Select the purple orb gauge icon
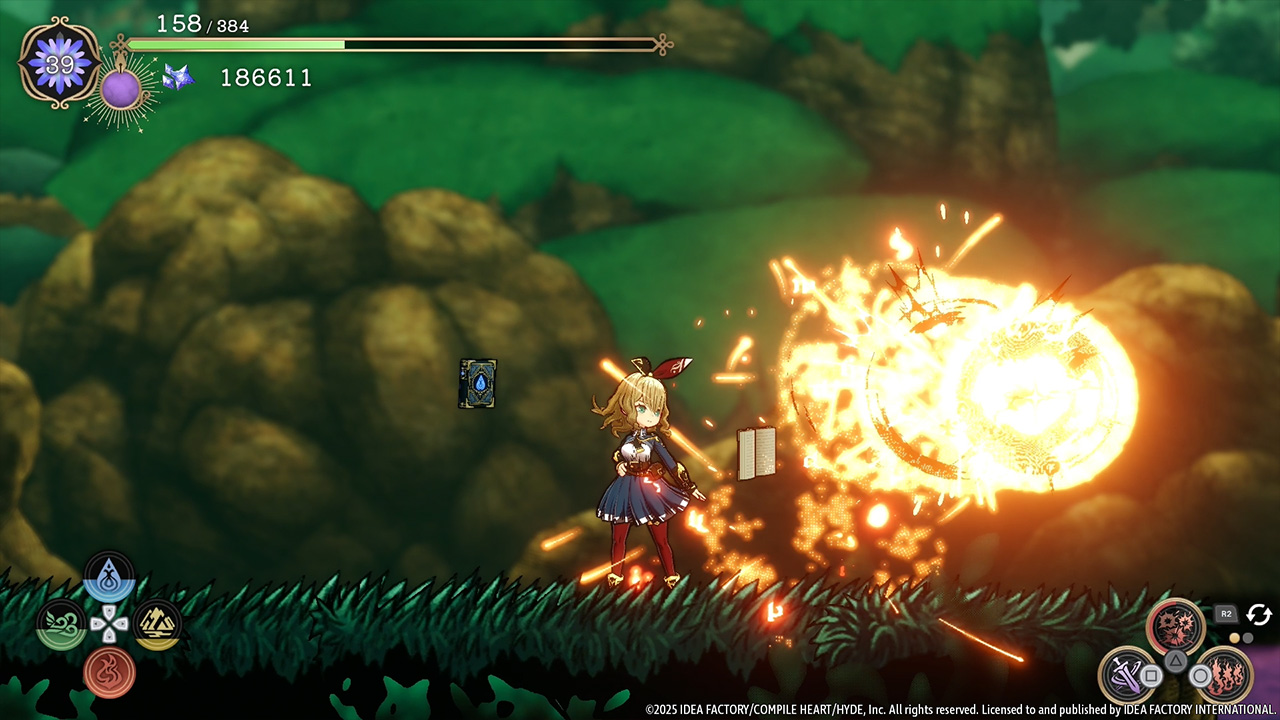This screenshot has height=720, width=1280. pyautogui.click(x=121, y=88)
